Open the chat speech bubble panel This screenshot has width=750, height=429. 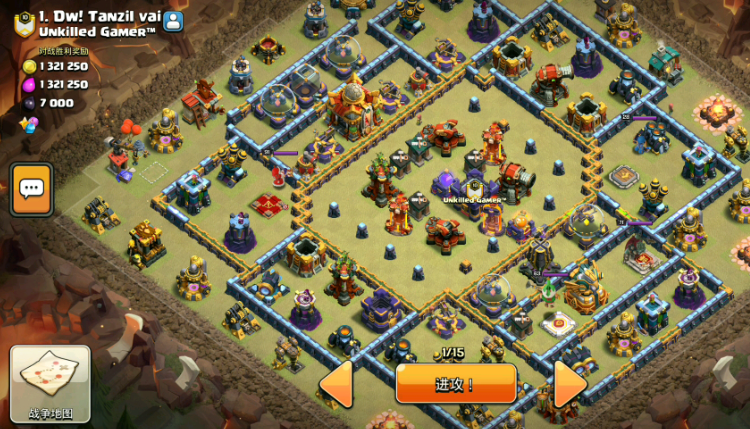coord(31,188)
